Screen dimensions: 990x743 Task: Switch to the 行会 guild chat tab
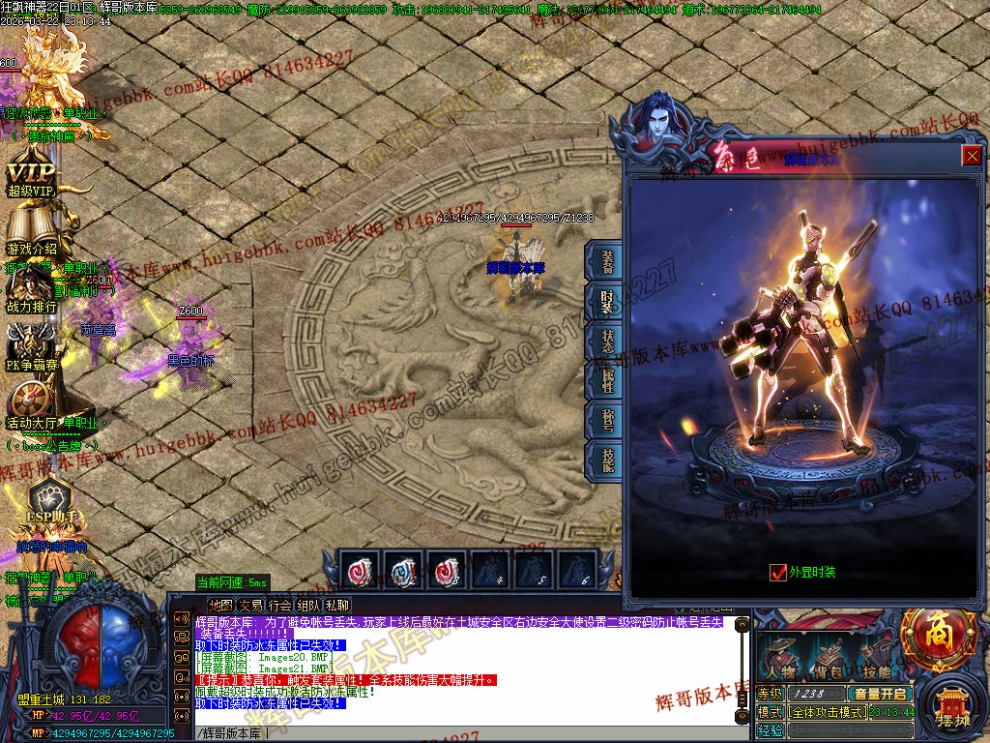coord(279,605)
